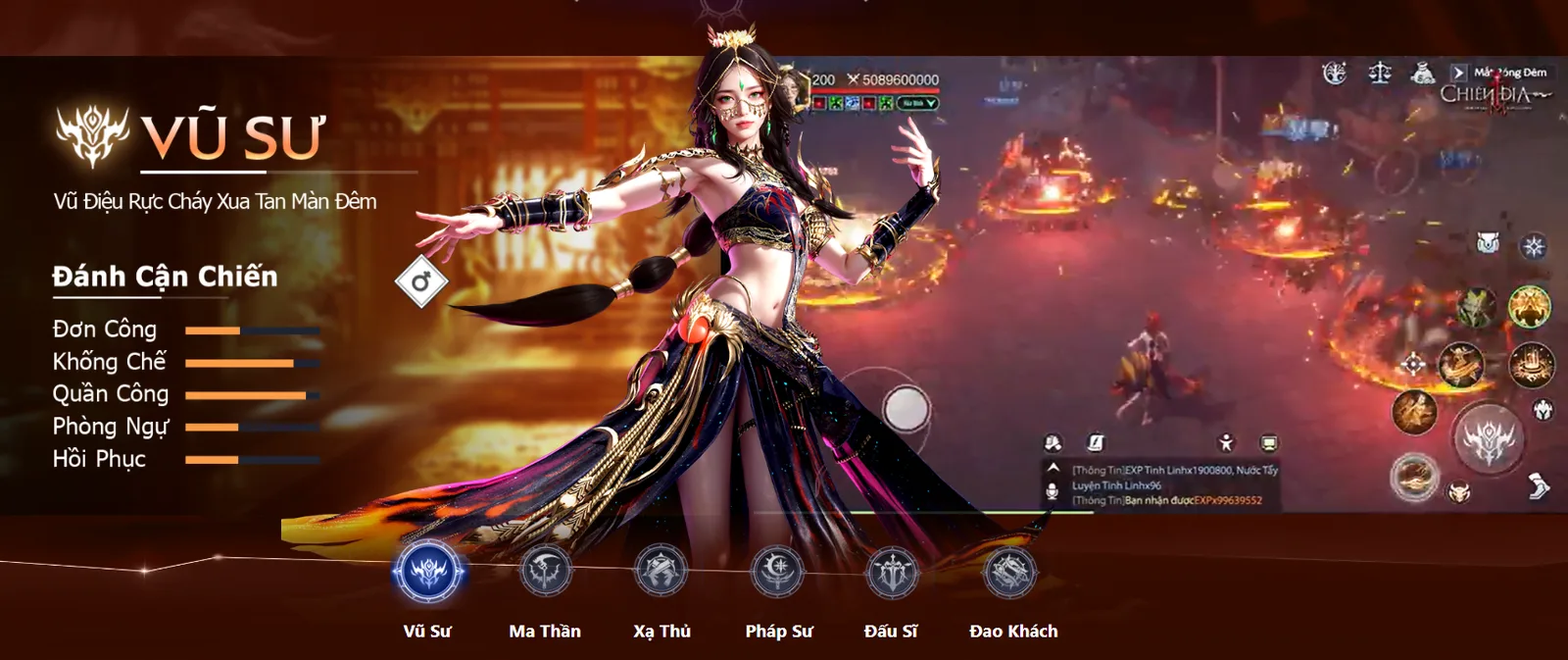Expand the chat with the up arrow
This screenshot has height=660, width=1568.
coord(1053,469)
